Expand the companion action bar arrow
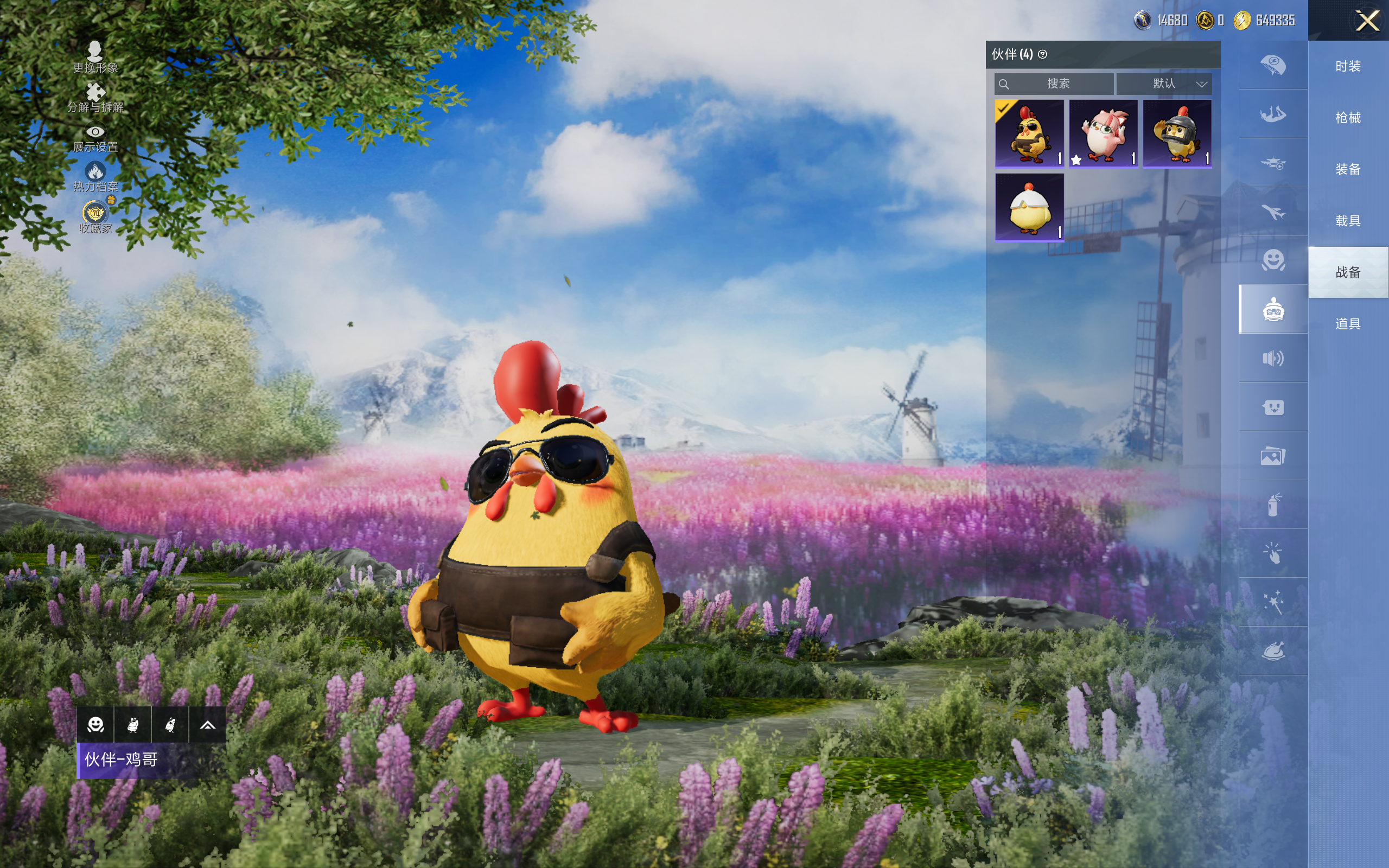Screen dimensions: 1389x868 (207, 725)
